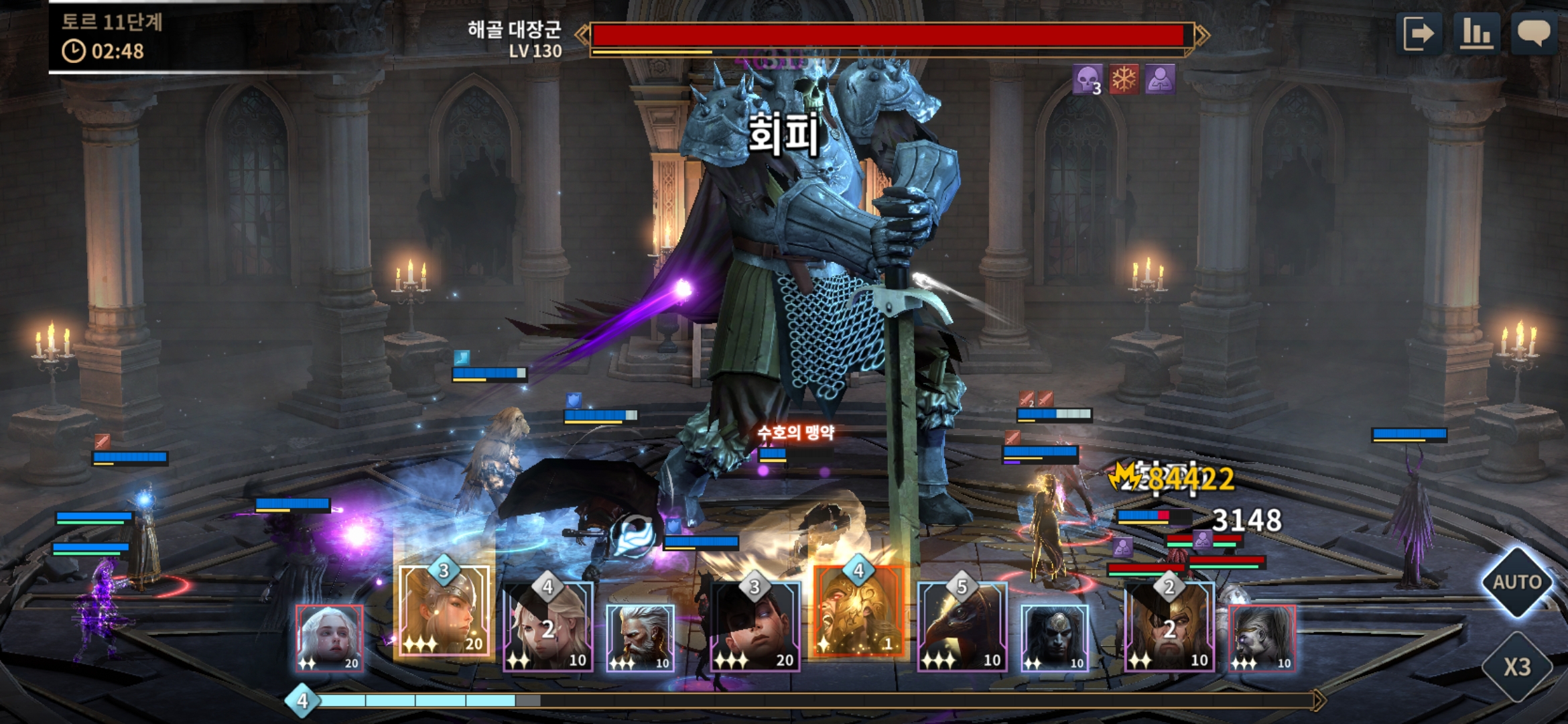The height and width of the screenshot is (724, 1568).
Task: Select the dark-haired scarred boy card
Action: click(x=755, y=626)
